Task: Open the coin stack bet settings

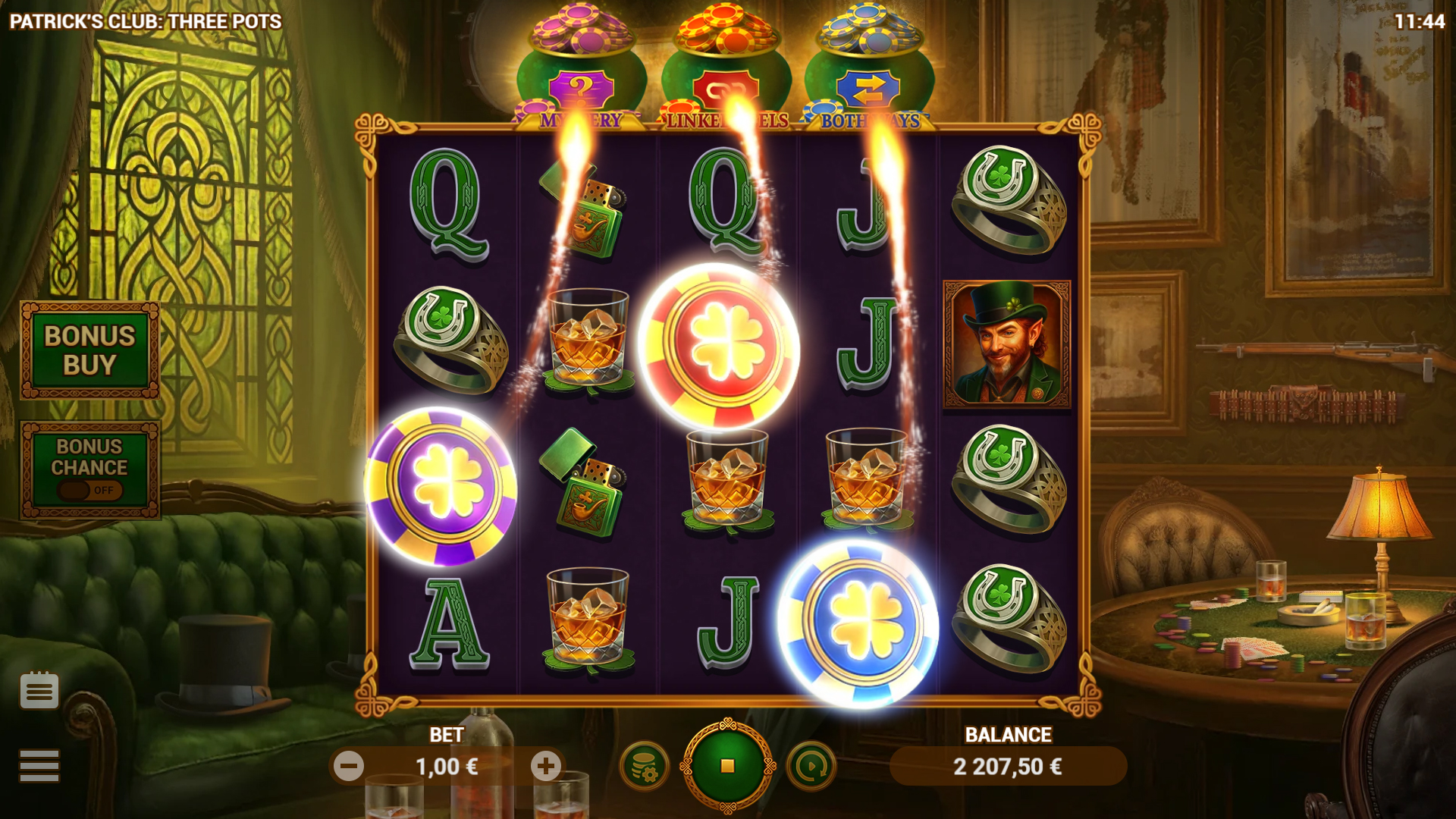Action: point(644,767)
